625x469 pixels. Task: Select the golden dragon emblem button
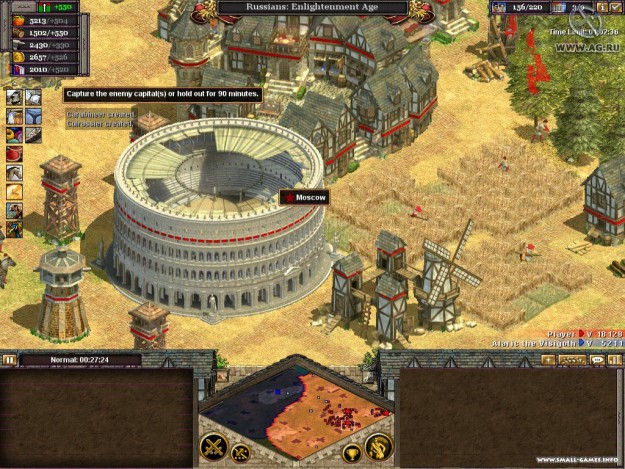378,448
